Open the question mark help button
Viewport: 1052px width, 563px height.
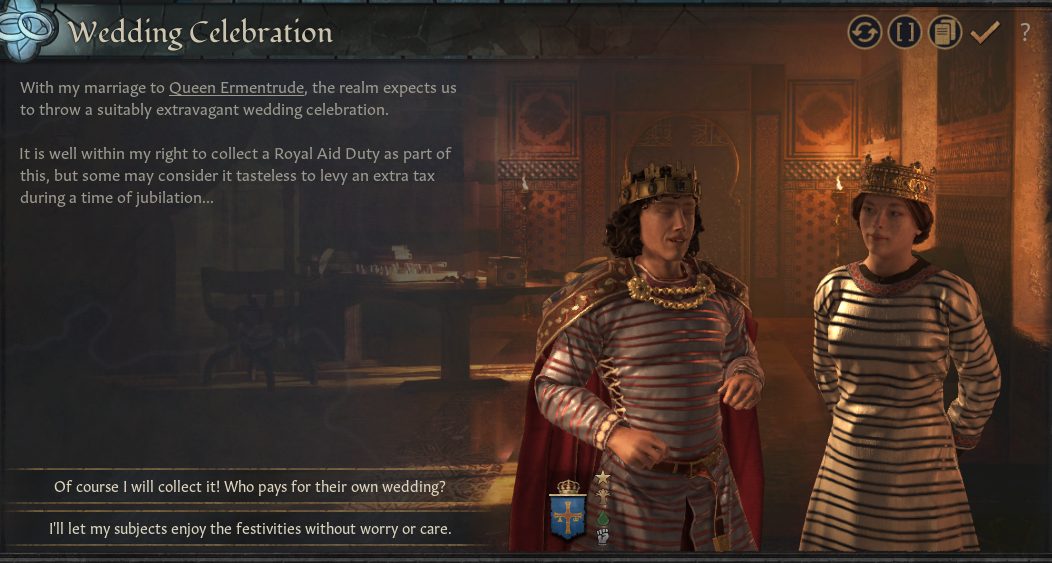(x=1025, y=32)
